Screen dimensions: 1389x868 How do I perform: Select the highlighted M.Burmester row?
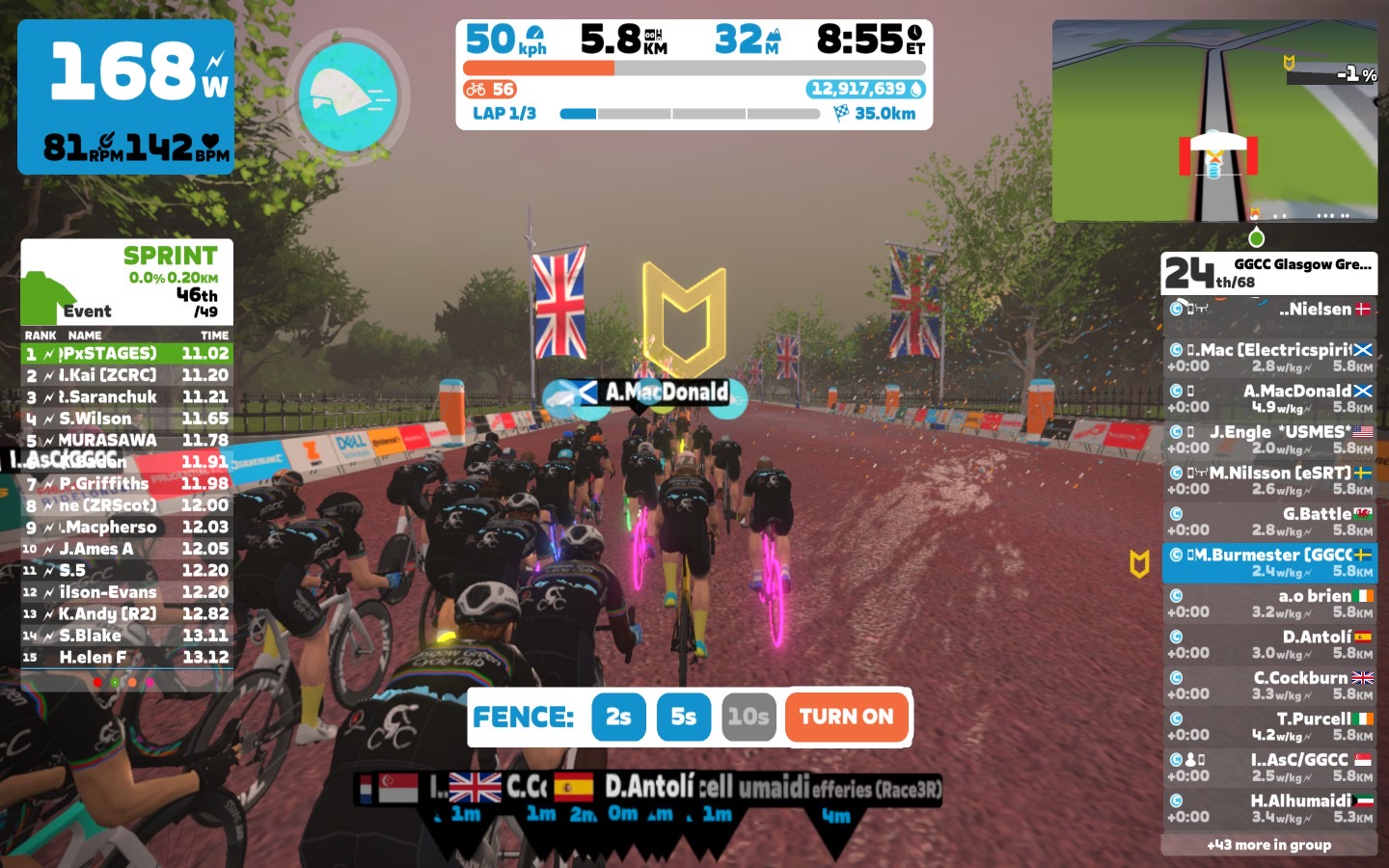click(1269, 562)
